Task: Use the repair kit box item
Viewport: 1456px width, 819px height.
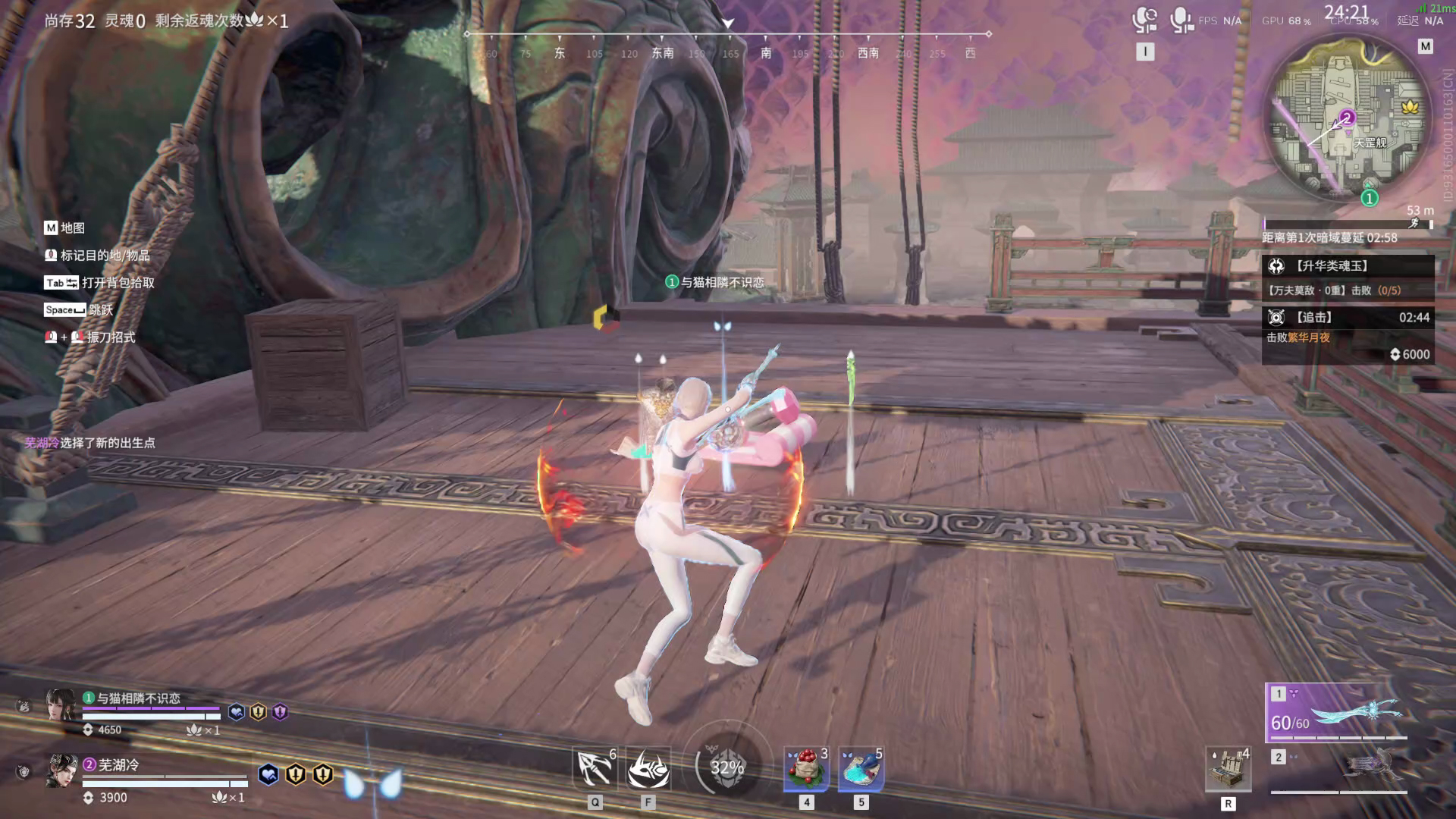Action: [x=1228, y=768]
